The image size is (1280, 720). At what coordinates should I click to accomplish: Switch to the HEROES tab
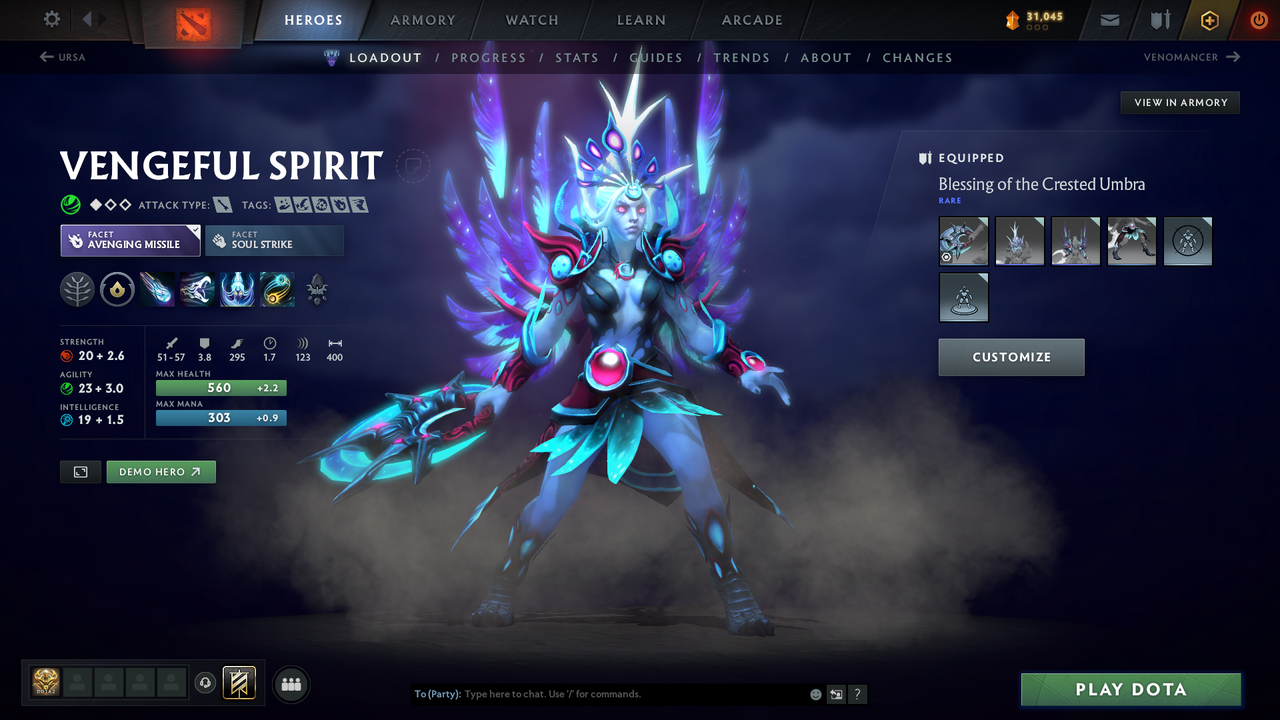[313, 19]
